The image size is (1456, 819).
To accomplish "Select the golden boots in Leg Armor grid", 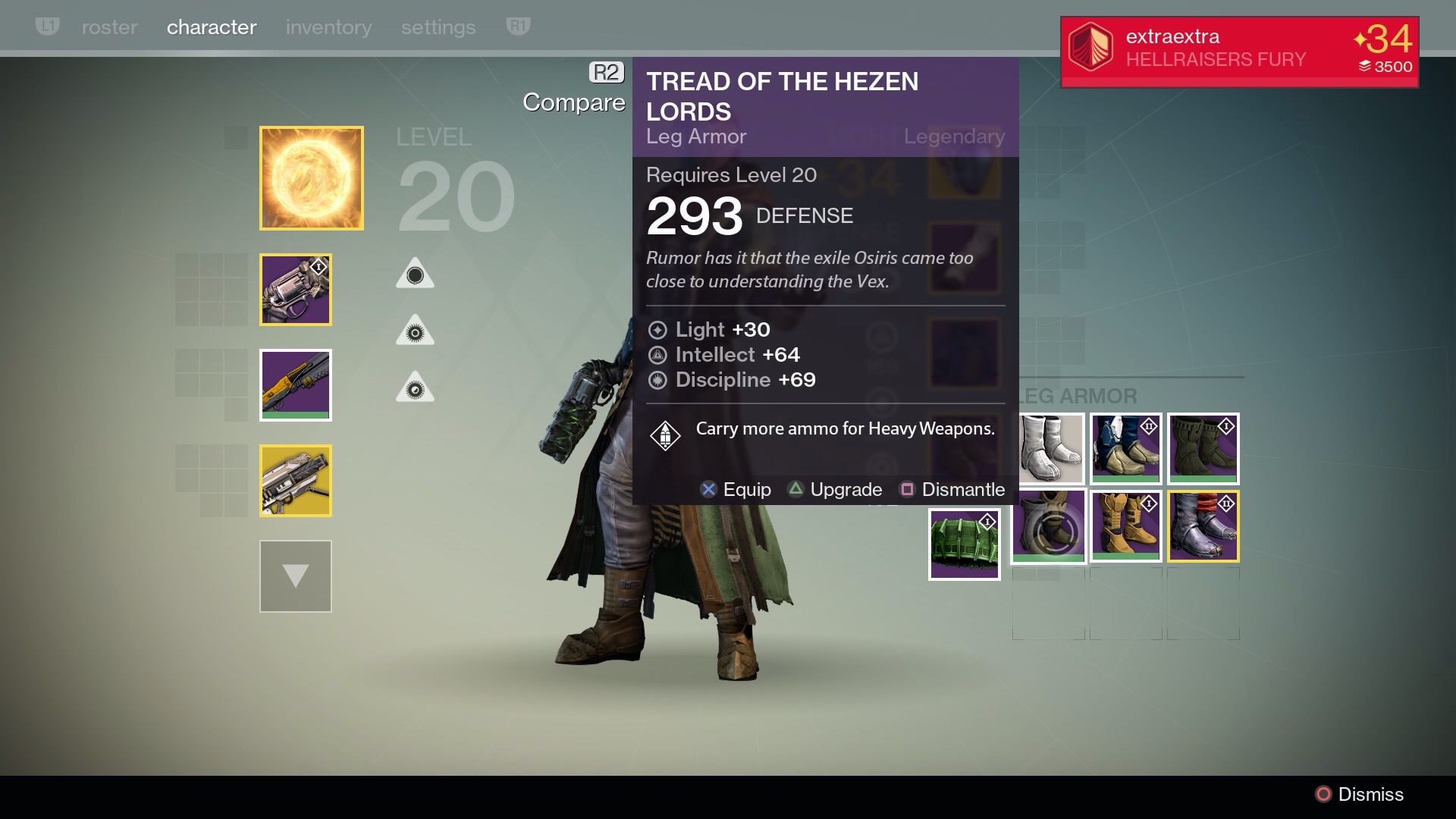I will click(x=1126, y=526).
